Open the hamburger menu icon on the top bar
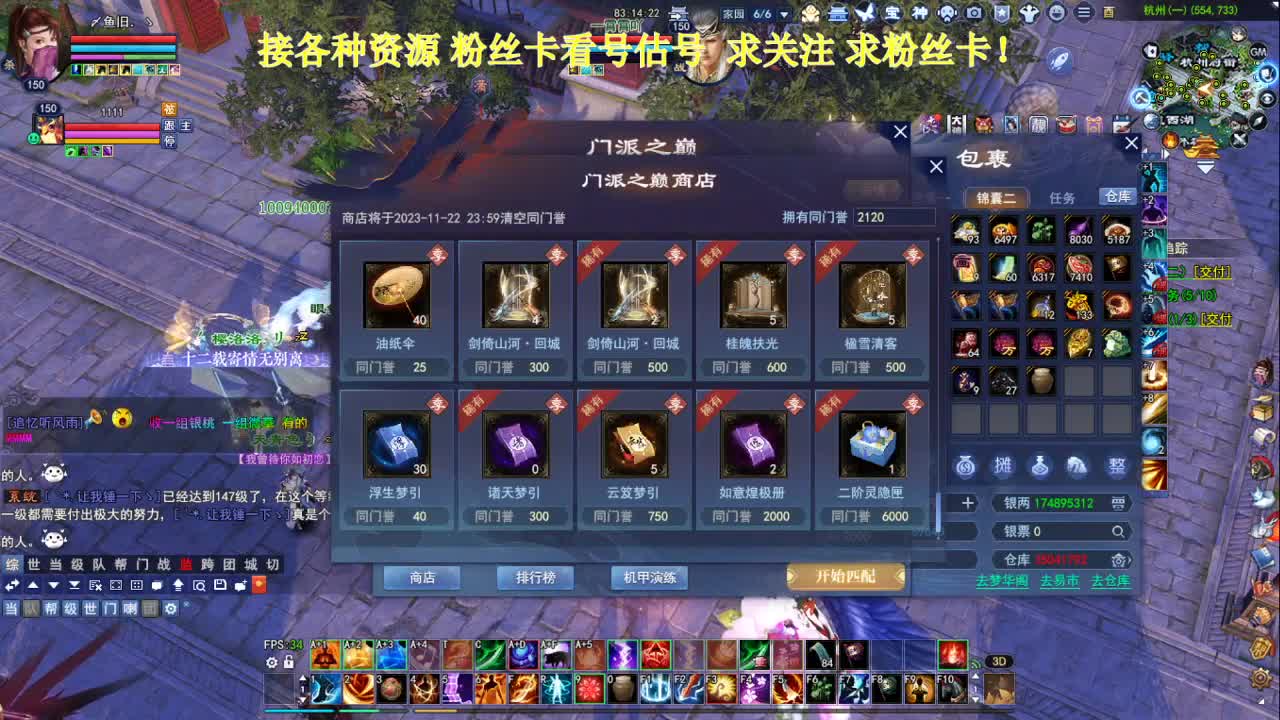Viewport: 1280px width, 720px height. (1084, 13)
